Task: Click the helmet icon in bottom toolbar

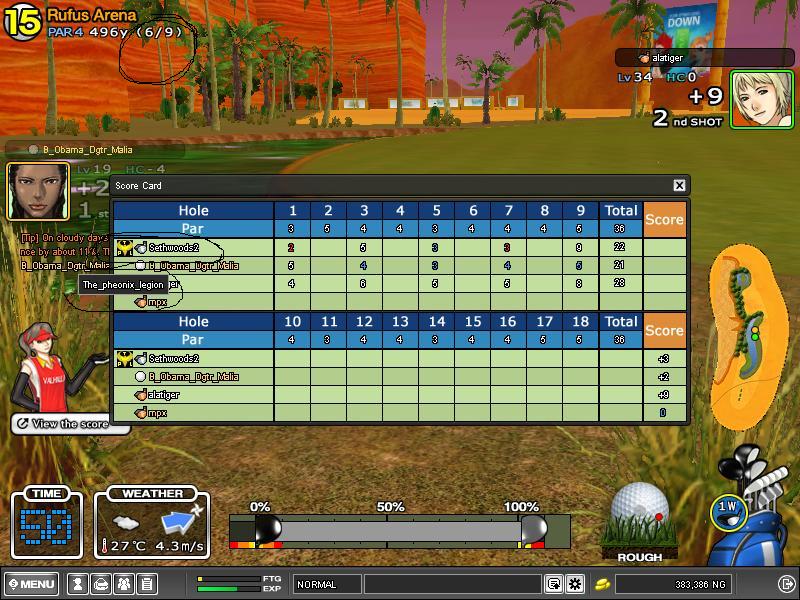Action: (x=100, y=584)
